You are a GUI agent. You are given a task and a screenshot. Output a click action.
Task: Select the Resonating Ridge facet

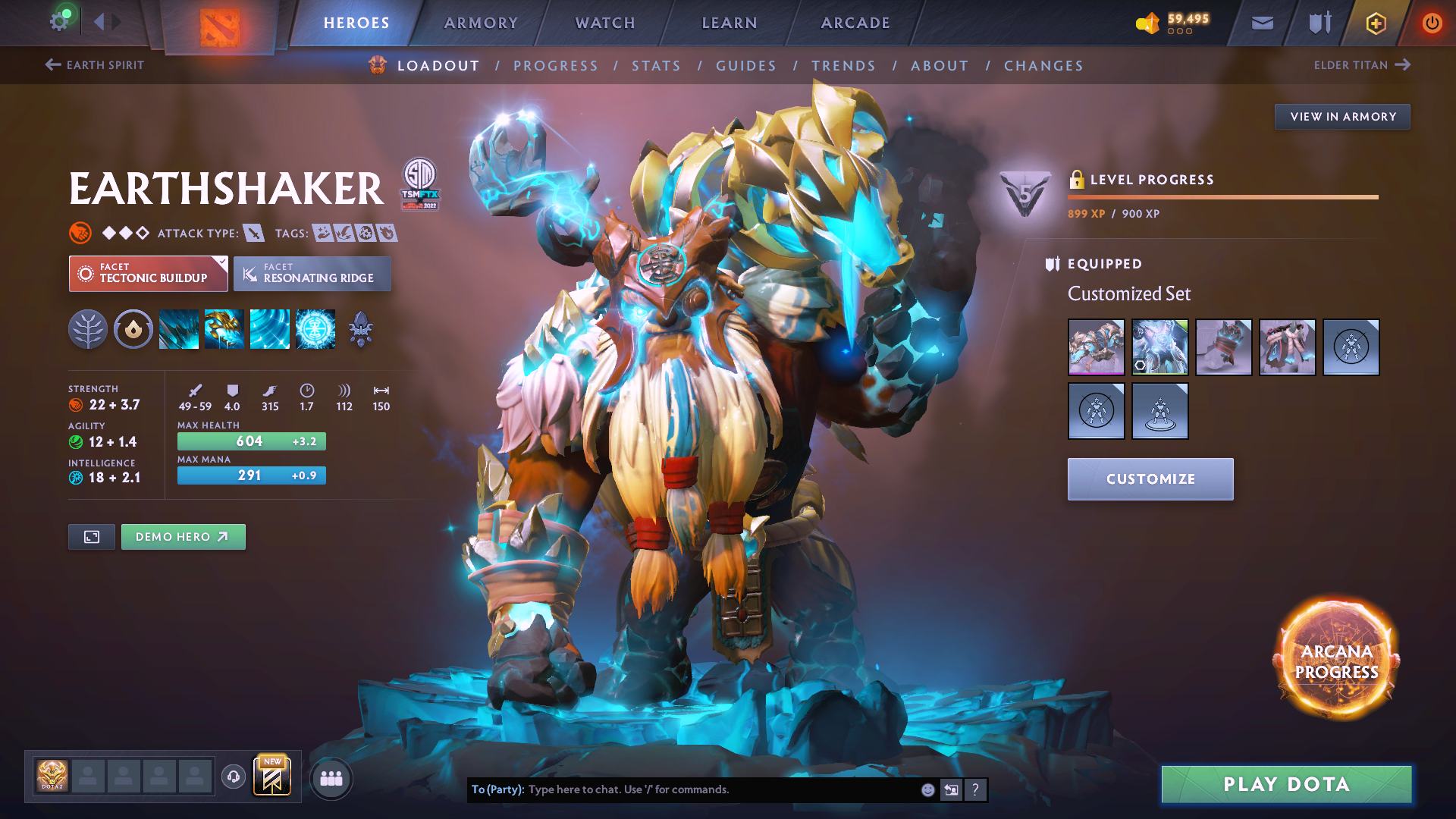[312, 274]
